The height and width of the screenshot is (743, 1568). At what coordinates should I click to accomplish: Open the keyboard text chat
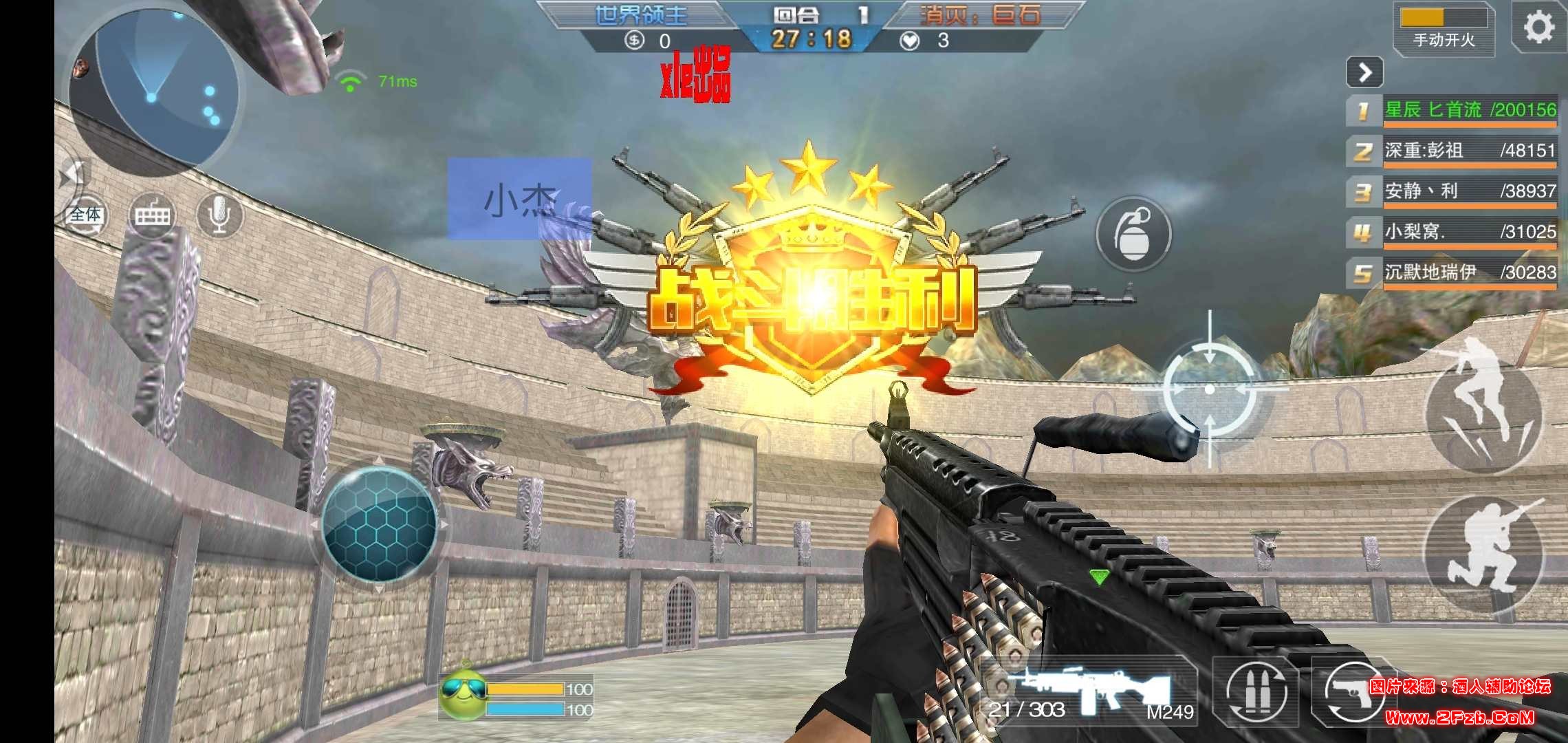click(x=152, y=215)
